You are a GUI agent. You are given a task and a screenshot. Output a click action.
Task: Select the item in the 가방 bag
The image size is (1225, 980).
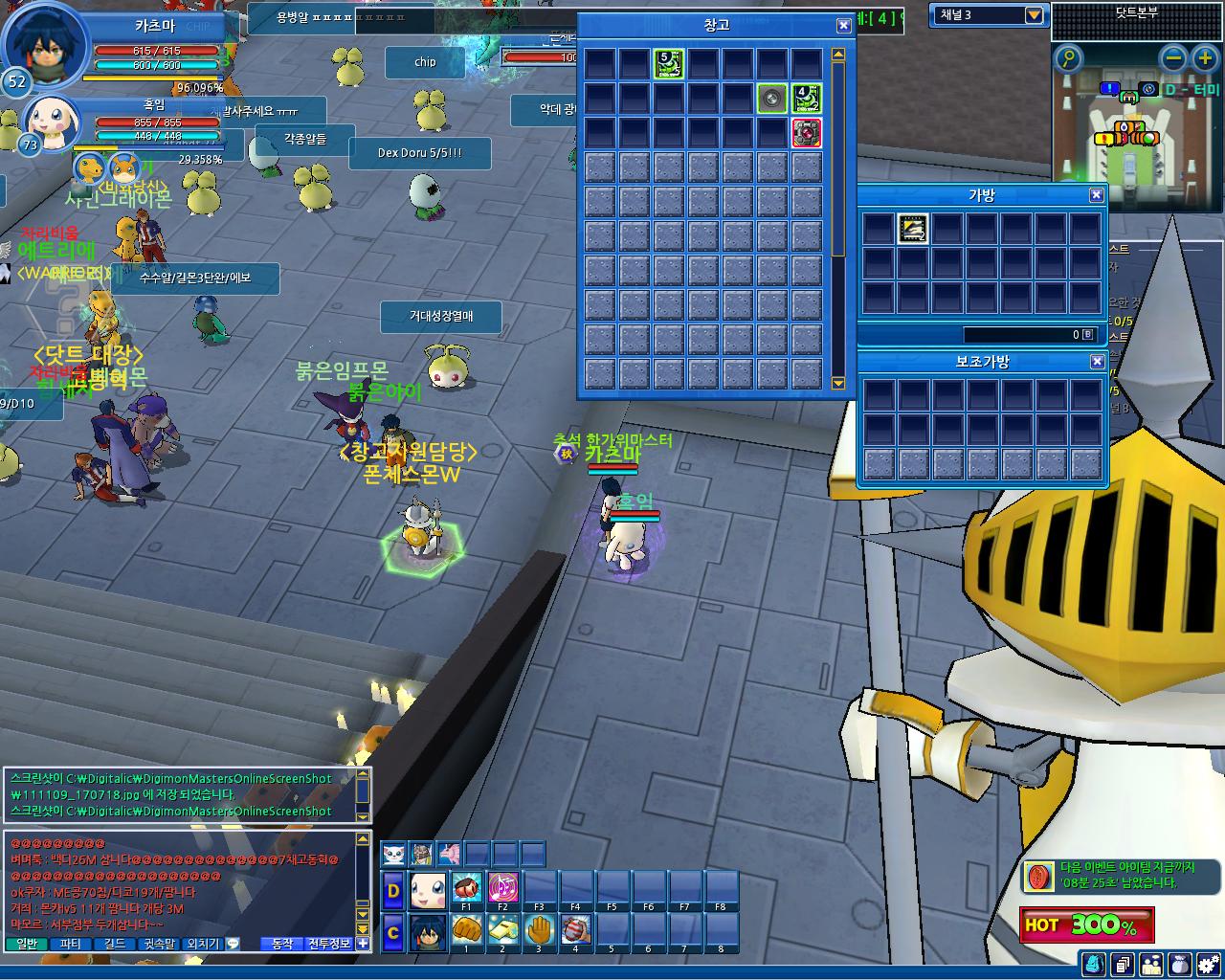[x=913, y=229]
